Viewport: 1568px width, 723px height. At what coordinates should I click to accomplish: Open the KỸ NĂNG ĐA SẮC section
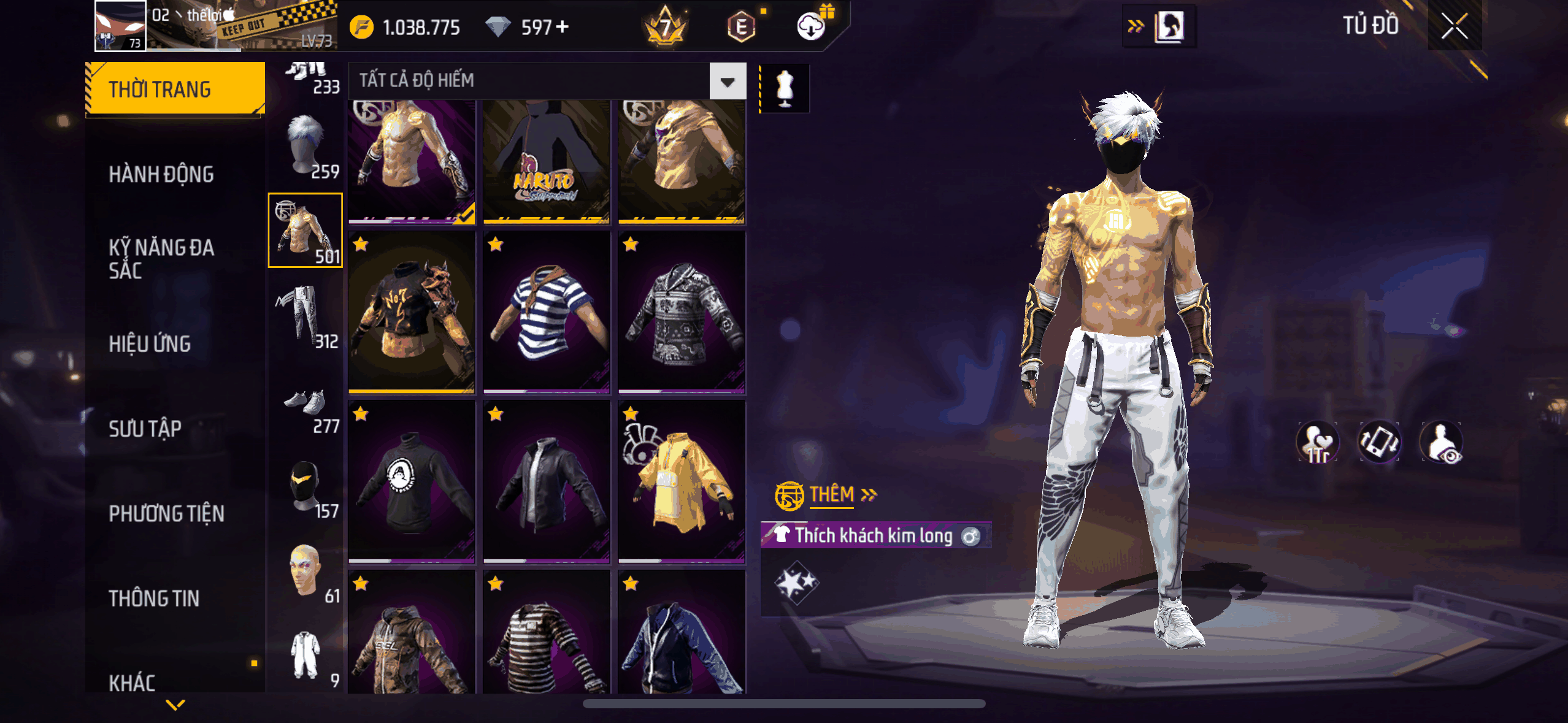click(x=161, y=259)
